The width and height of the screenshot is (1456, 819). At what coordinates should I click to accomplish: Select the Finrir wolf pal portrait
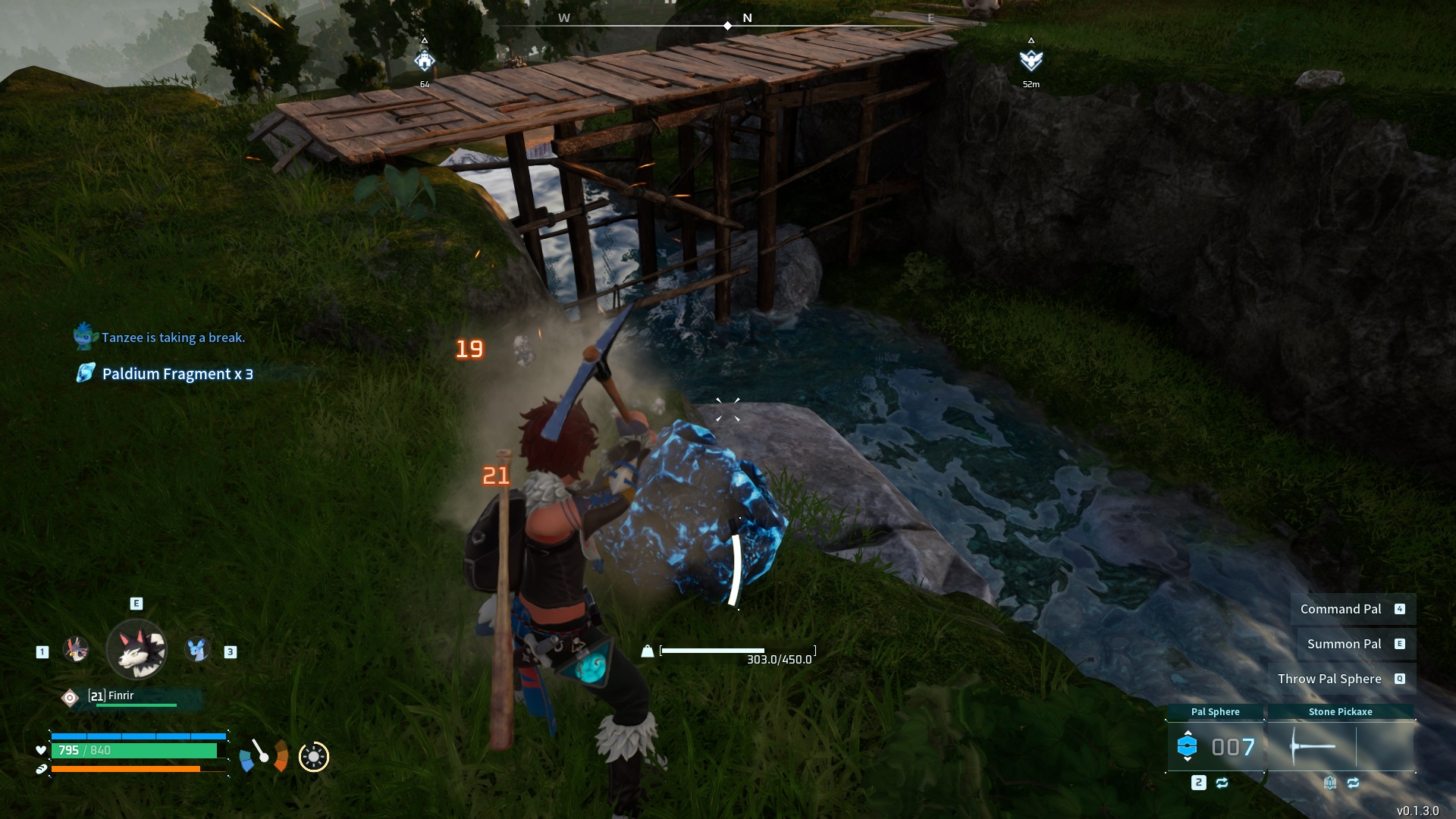coord(136,650)
